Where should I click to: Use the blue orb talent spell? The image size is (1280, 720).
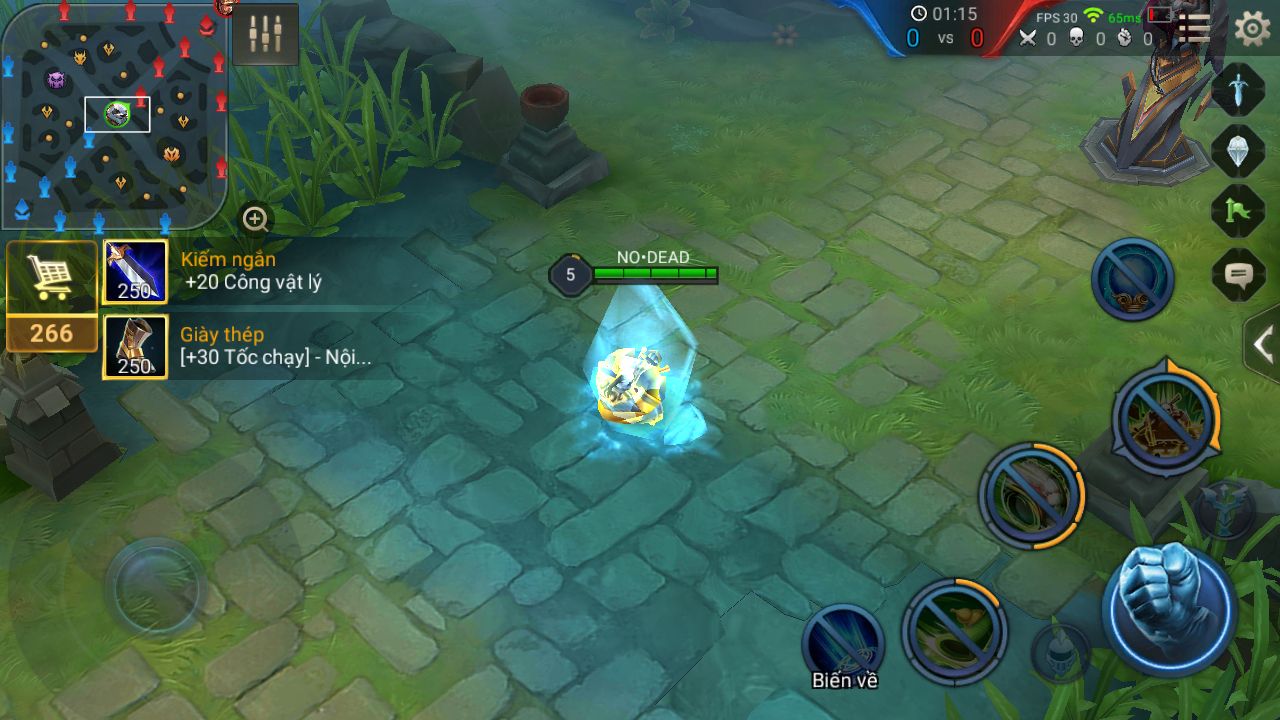tap(1132, 279)
